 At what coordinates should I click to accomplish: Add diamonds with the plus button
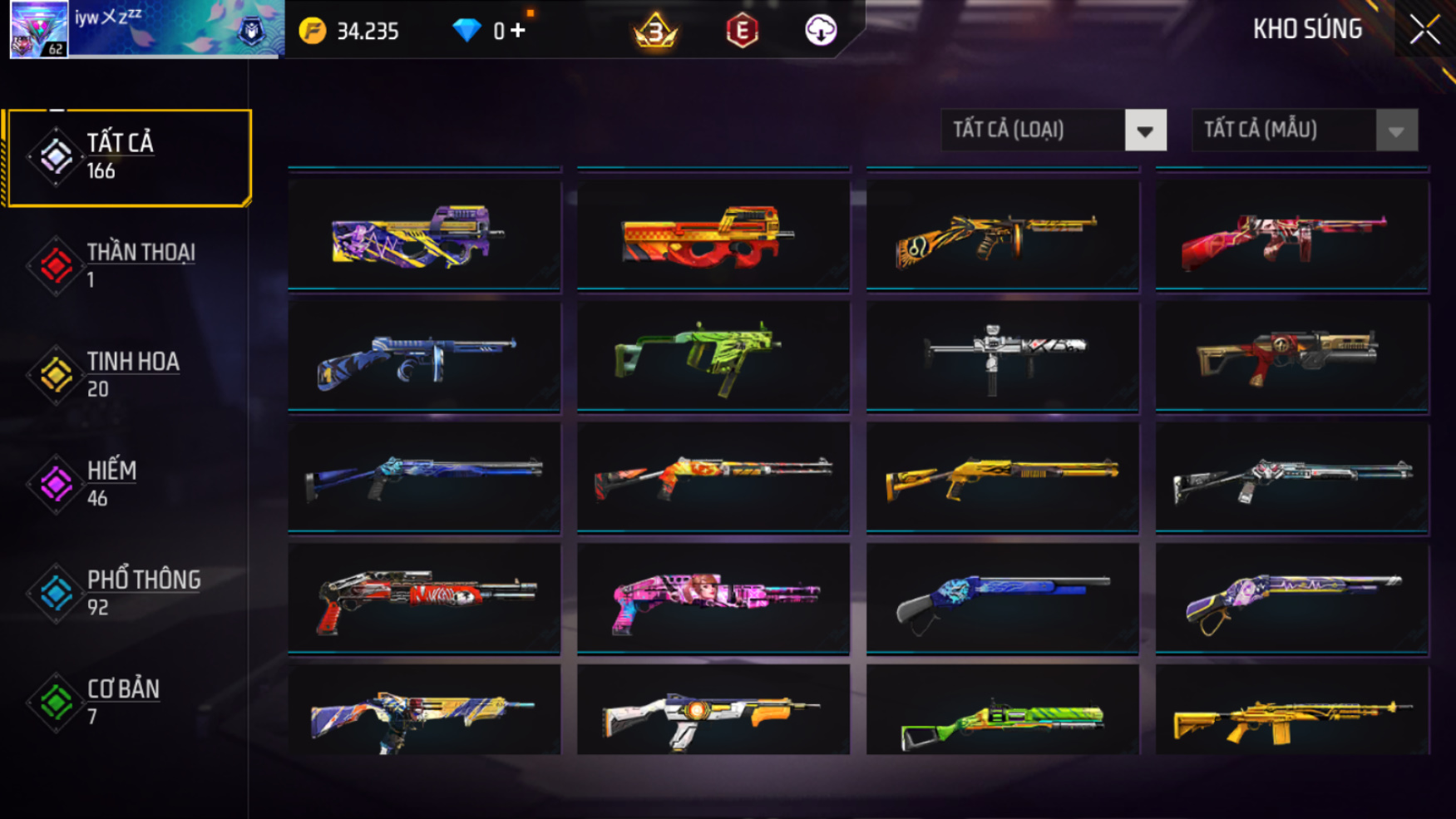tap(518, 31)
